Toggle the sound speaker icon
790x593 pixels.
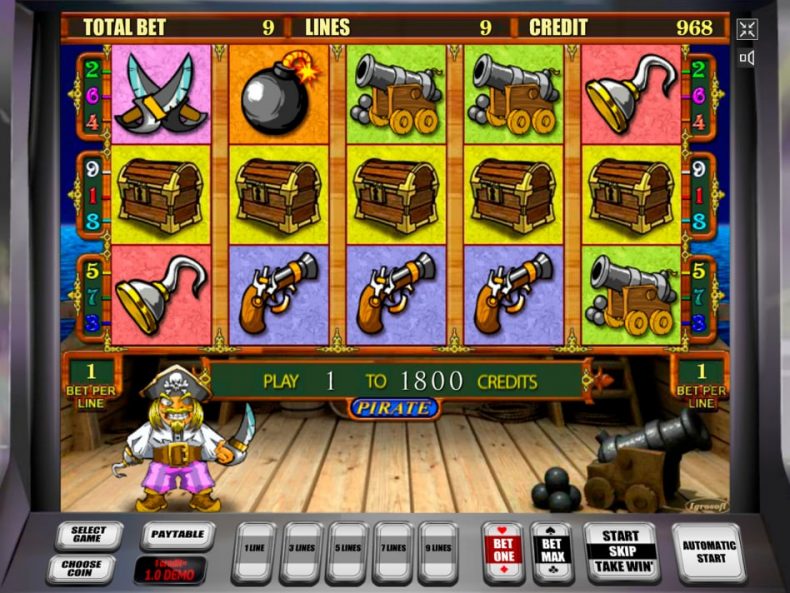(747, 58)
